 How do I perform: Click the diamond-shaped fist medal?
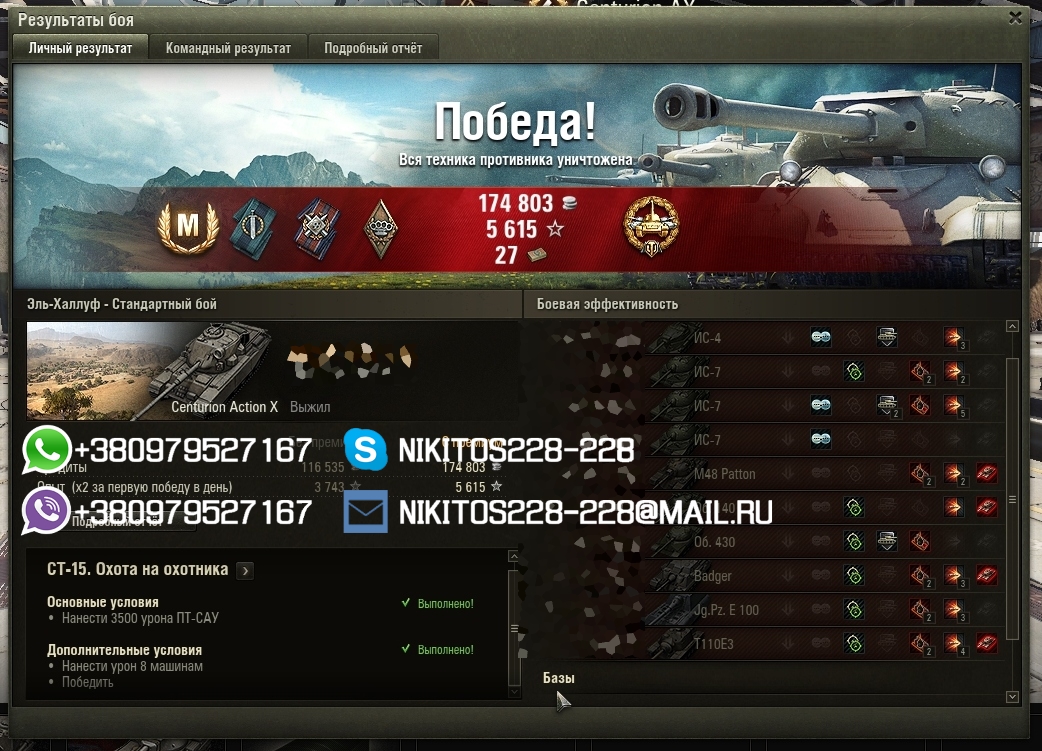tap(379, 228)
